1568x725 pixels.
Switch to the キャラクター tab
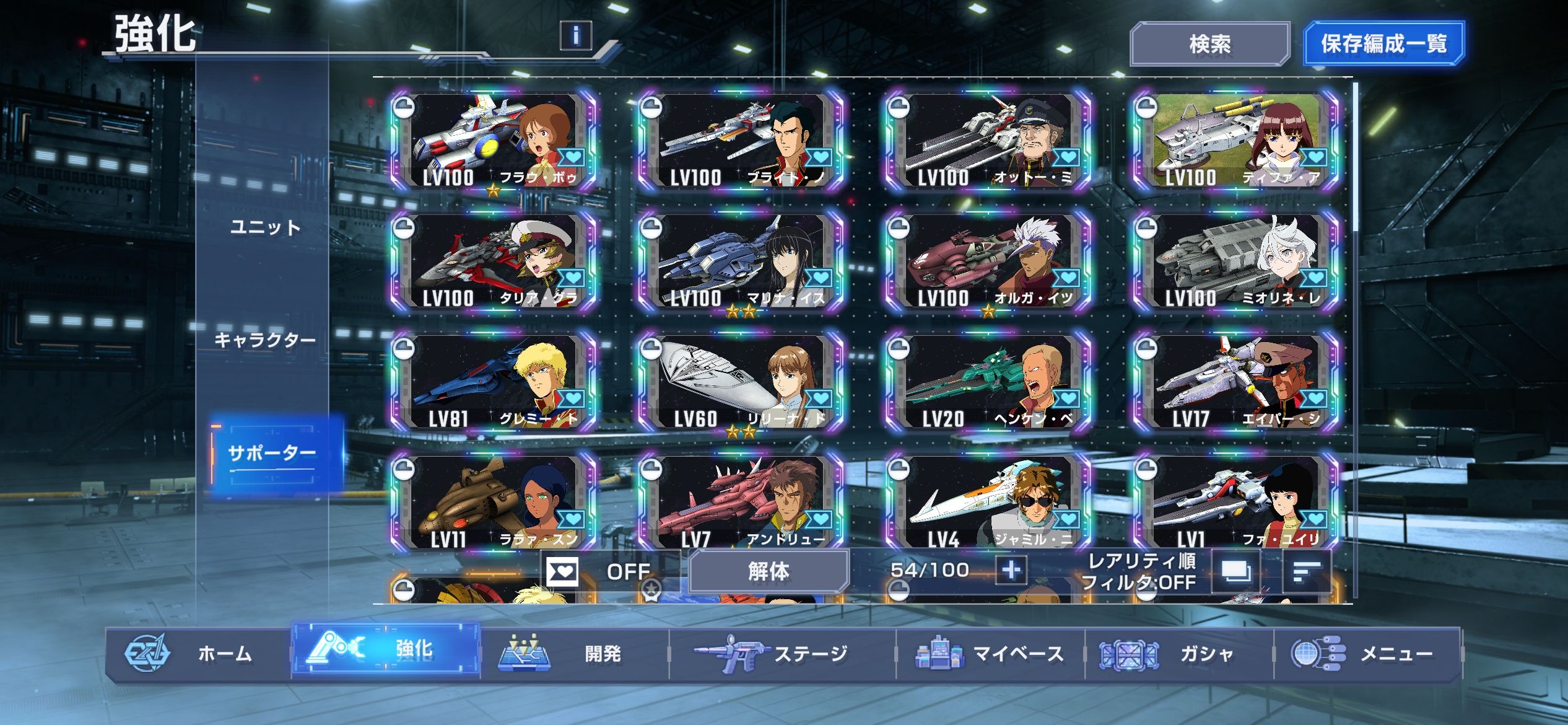point(265,340)
